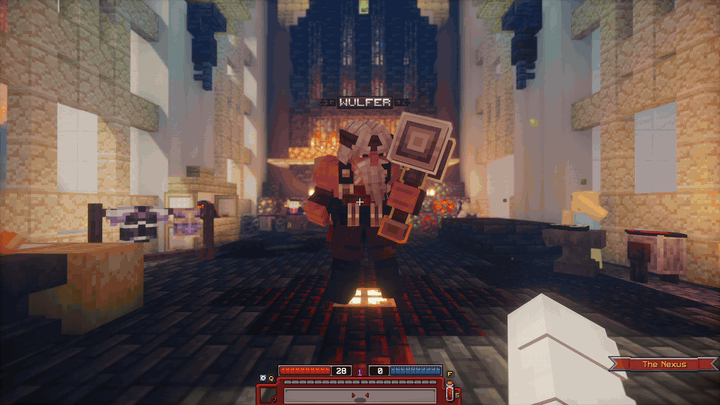Select the blue eye ability icon
Image resolution: width=720 pixels, height=405 pixels.
(x=262, y=378)
